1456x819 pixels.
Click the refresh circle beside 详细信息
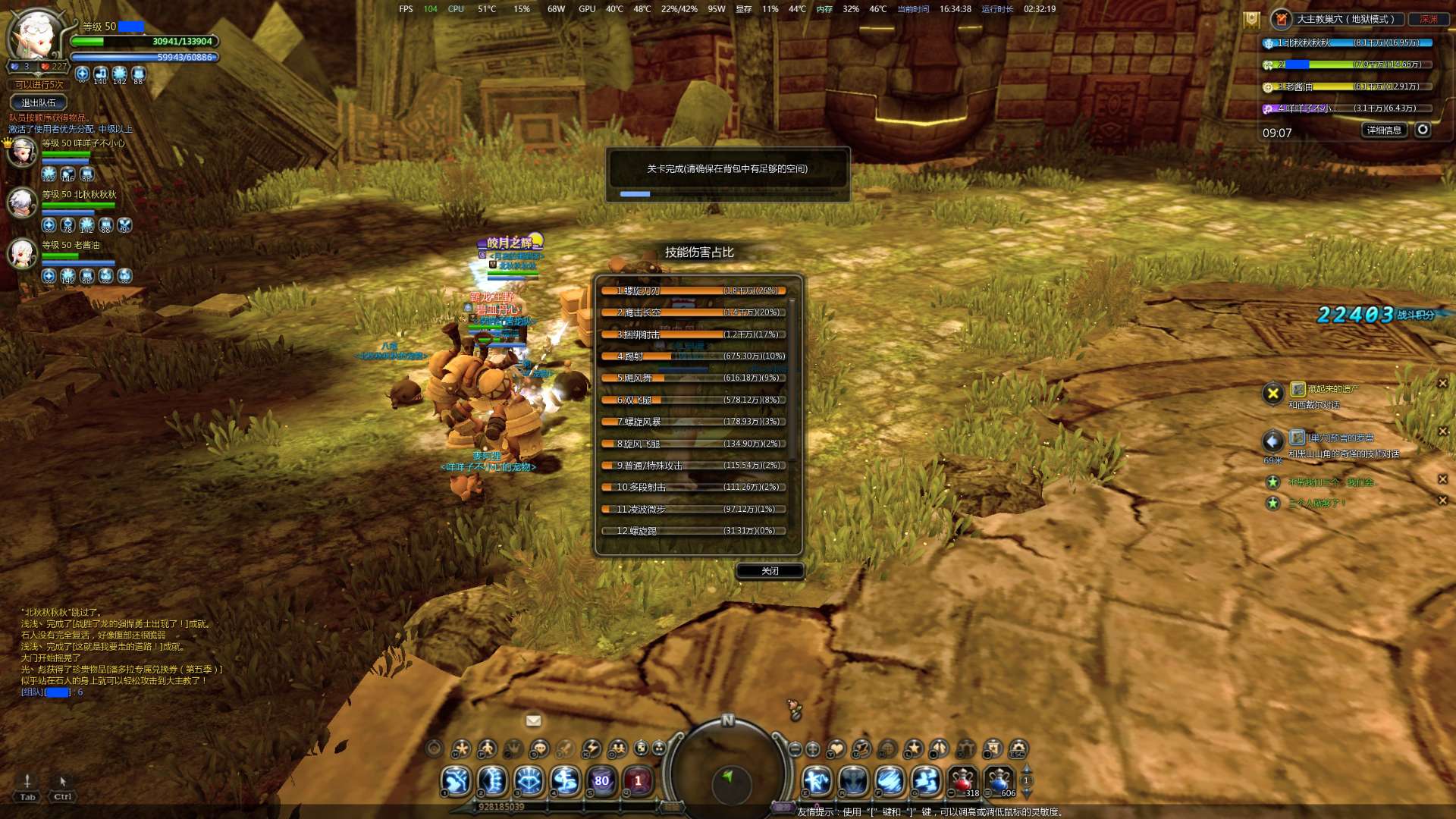click(x=1423, y=130)
